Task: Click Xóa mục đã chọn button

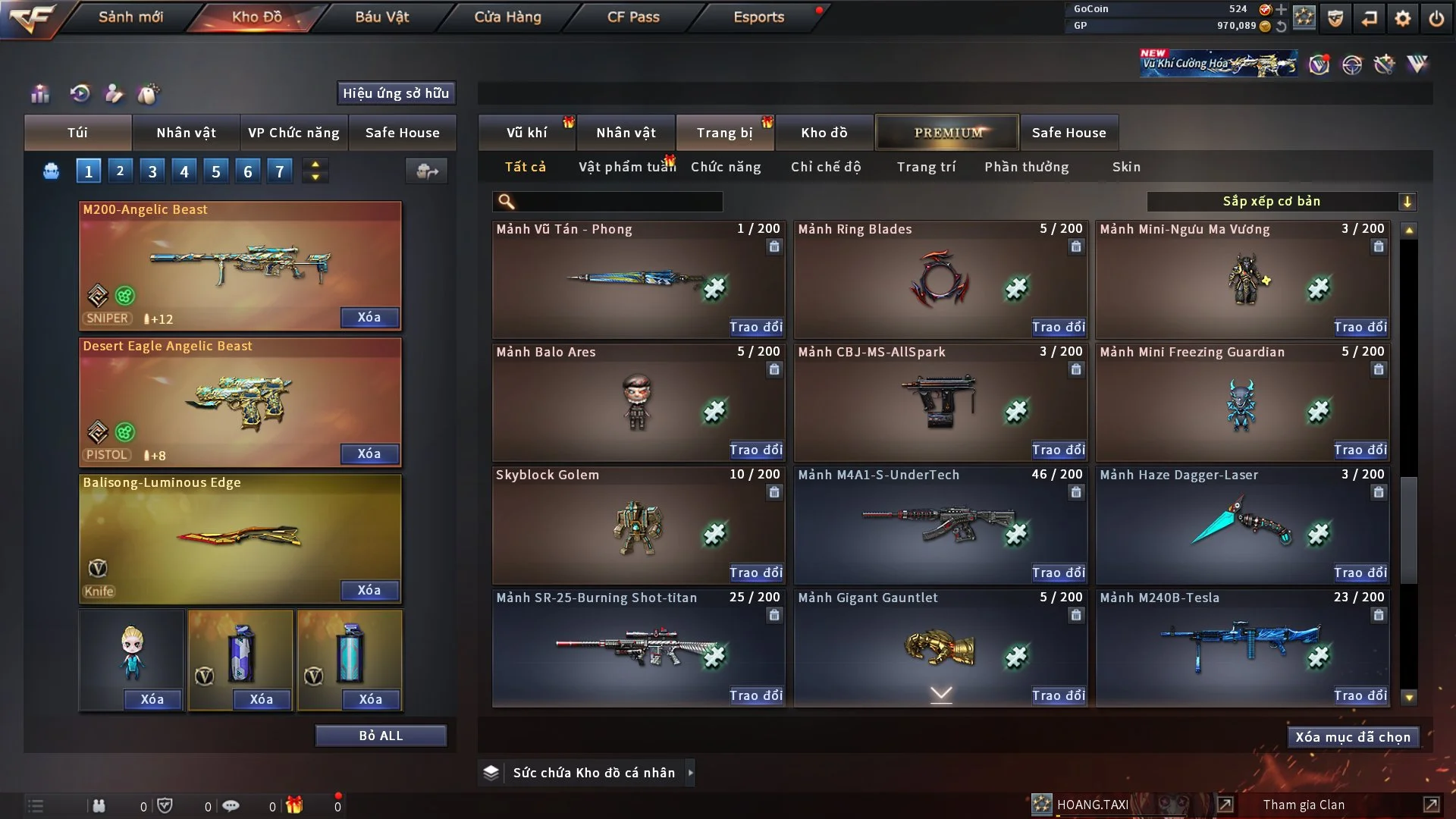Action: pyautogui.click(x=1352, y=737)
